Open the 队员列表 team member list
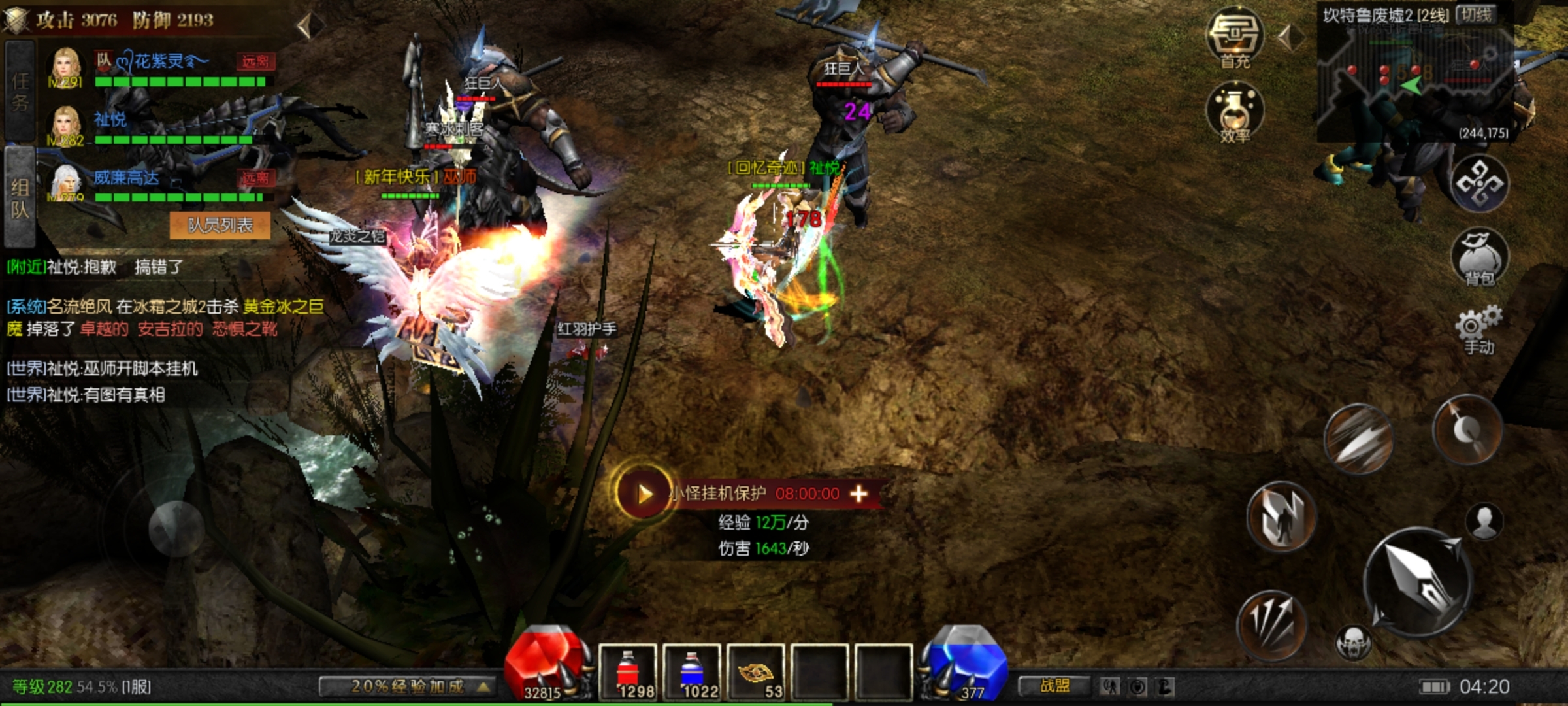This screenshot has width=1568, height=706. (220, 226)
